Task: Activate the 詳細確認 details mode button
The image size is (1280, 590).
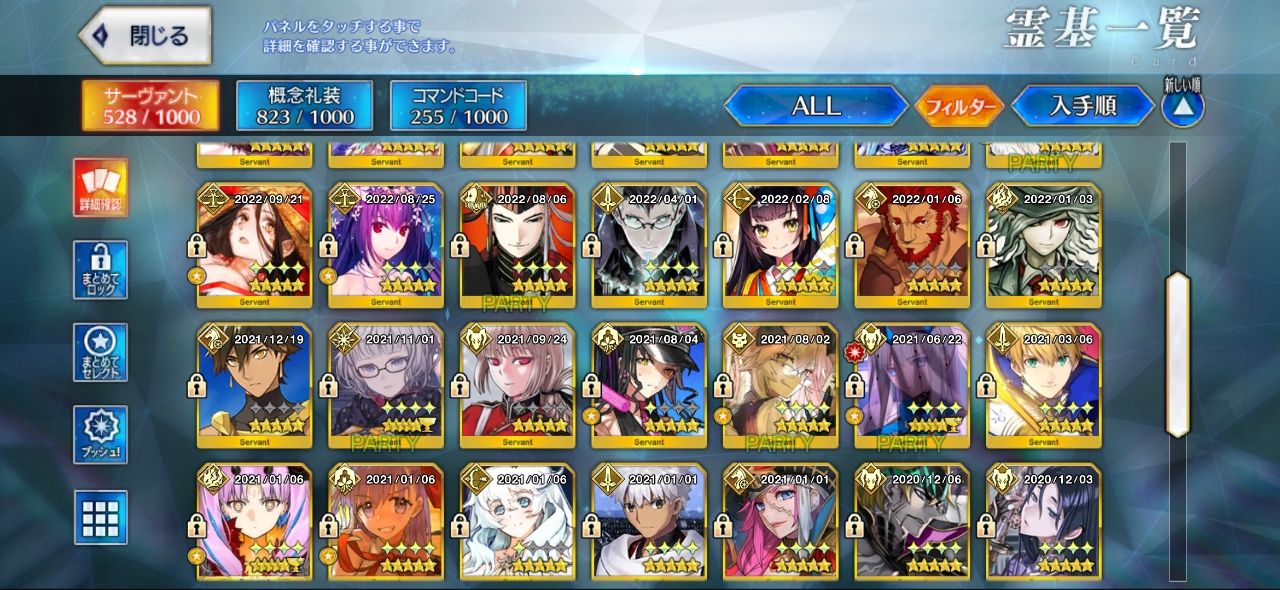Action: (100, 188)
